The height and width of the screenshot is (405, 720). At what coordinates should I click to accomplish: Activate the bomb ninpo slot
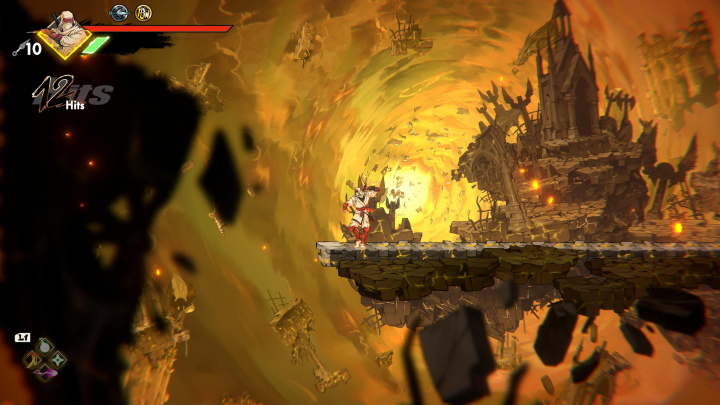click(x=44, y=347)
